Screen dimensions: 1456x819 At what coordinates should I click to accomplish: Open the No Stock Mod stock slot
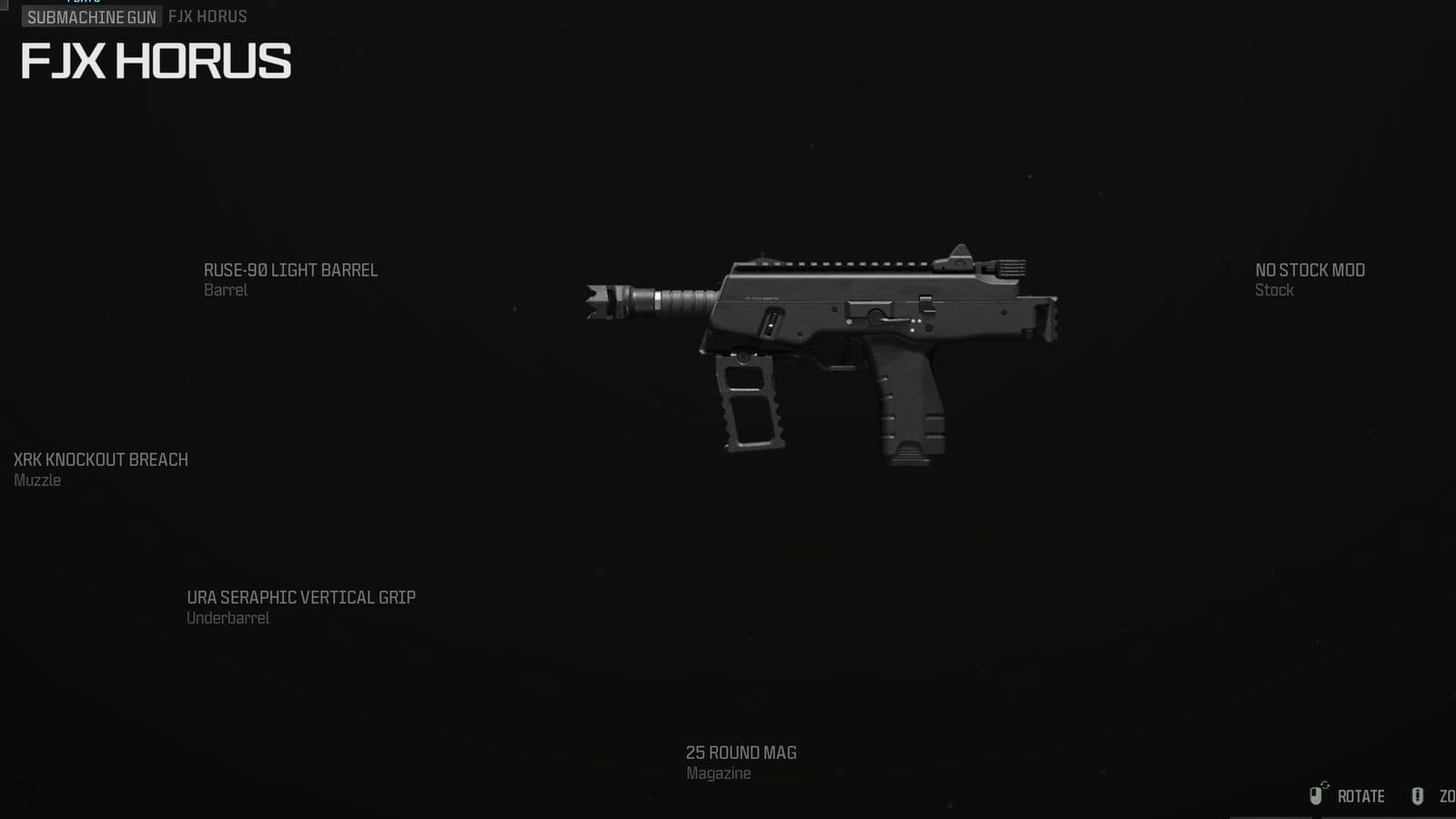[x=1310, y=270]
